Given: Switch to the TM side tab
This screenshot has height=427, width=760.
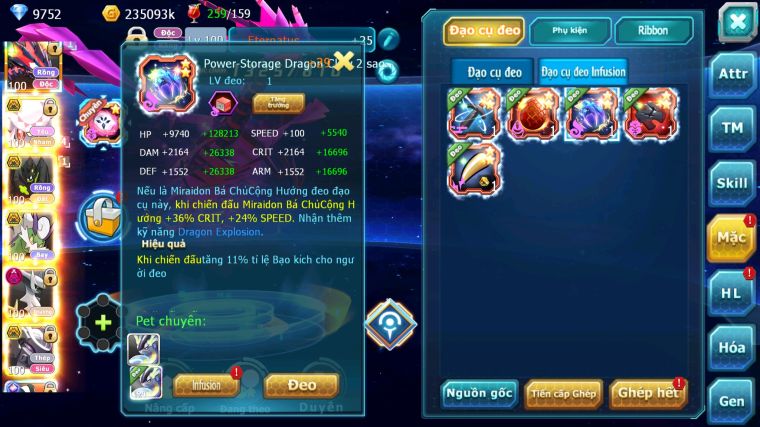Looking at the screenshot, I should tap(731, 128).
